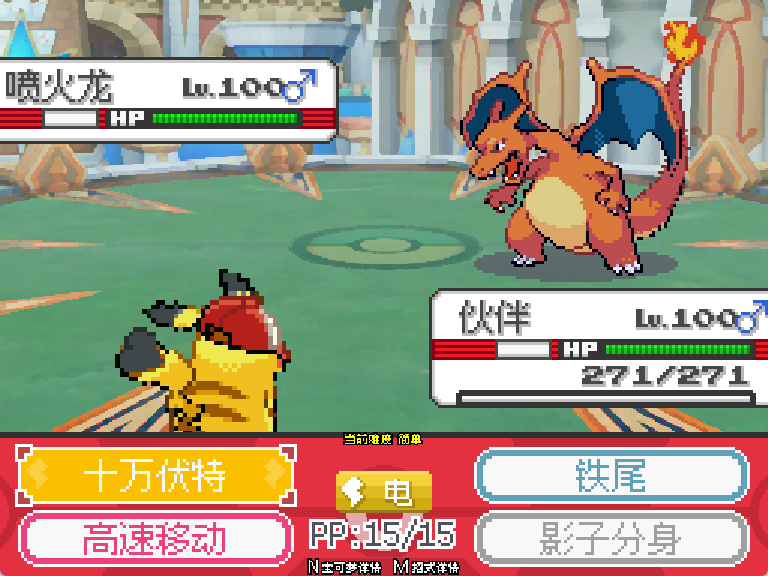Choose the 铁尾 move
This screenshot has height=576, width=768.
point(611,476)
